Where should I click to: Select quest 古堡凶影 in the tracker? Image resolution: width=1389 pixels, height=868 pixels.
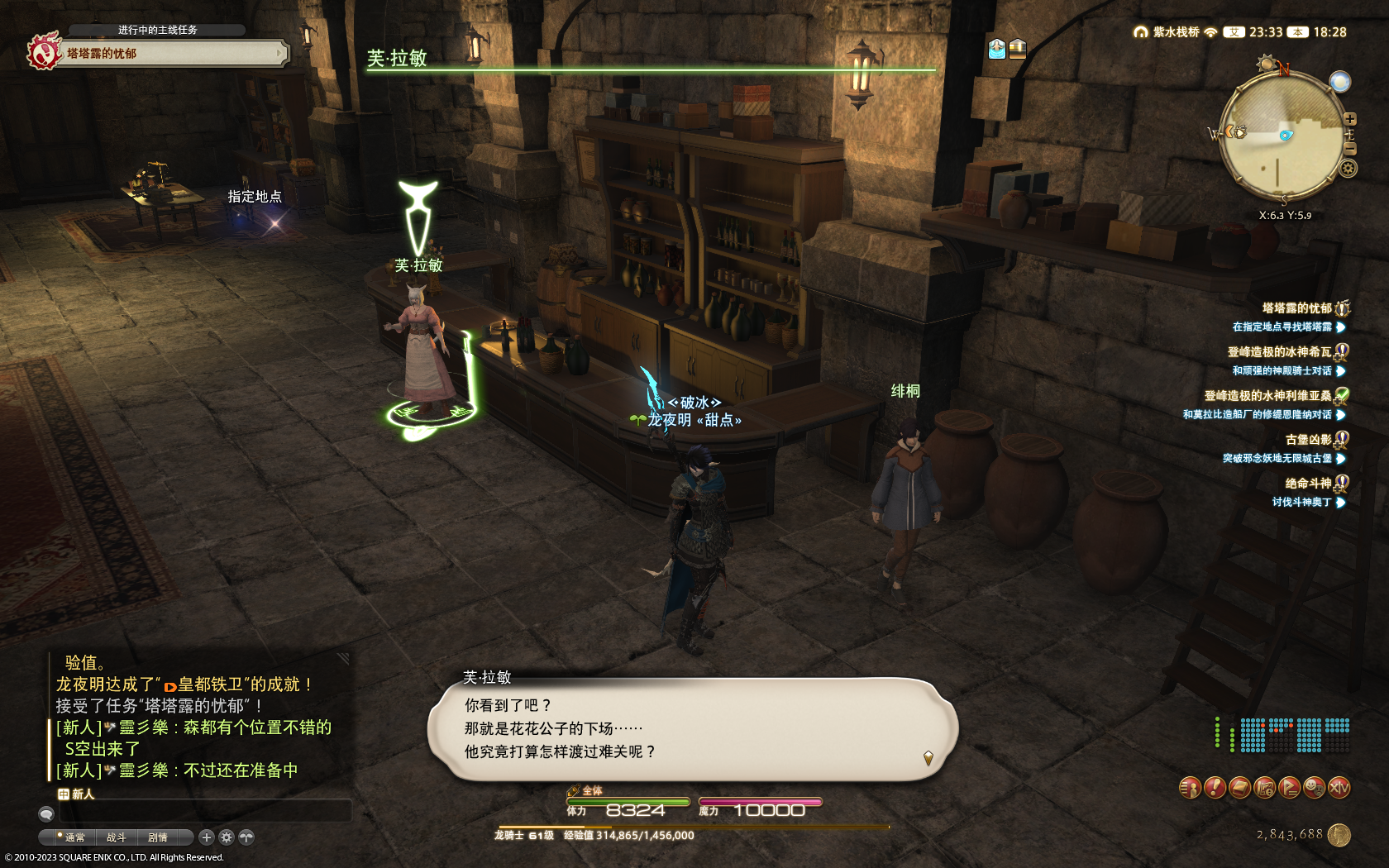click(1308, 439)
